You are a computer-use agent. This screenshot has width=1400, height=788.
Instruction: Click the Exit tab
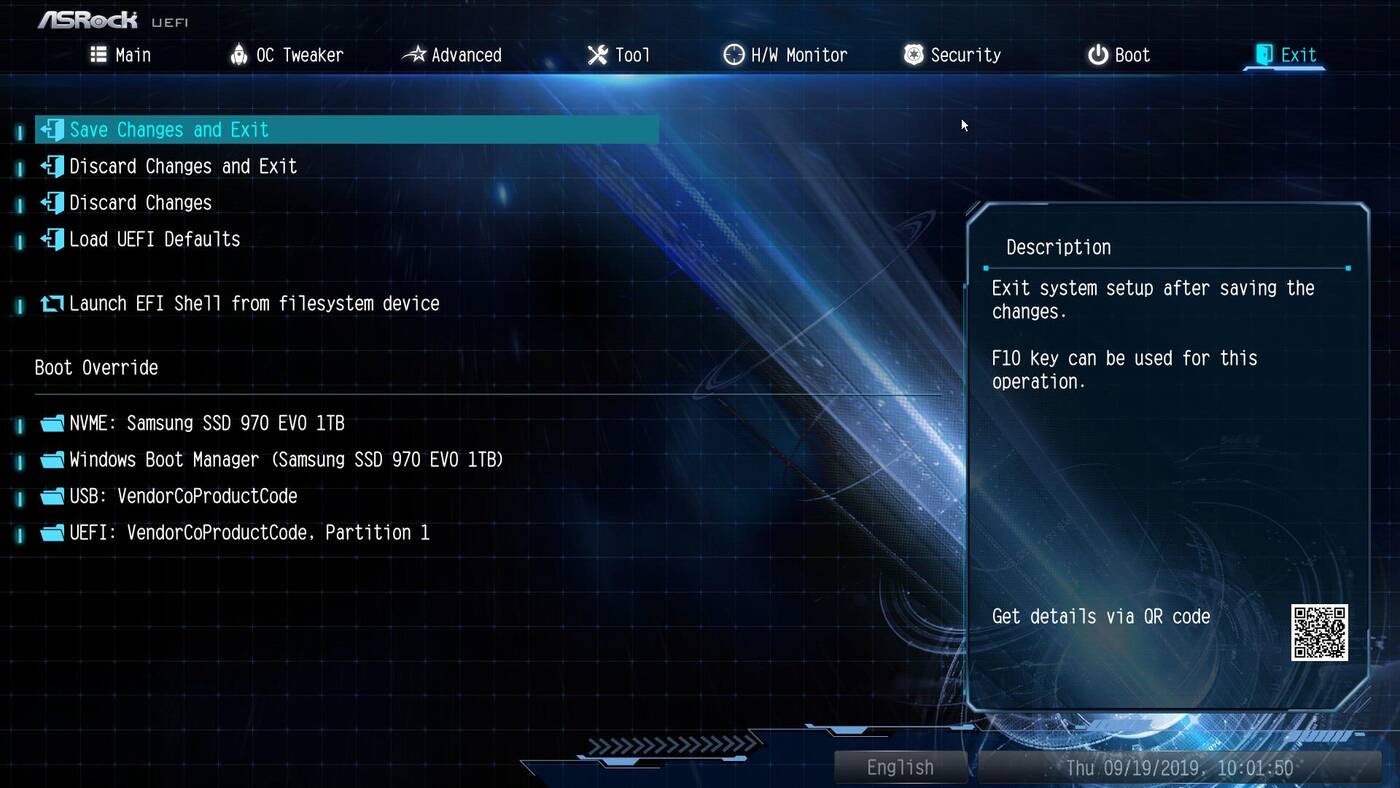1286,55
